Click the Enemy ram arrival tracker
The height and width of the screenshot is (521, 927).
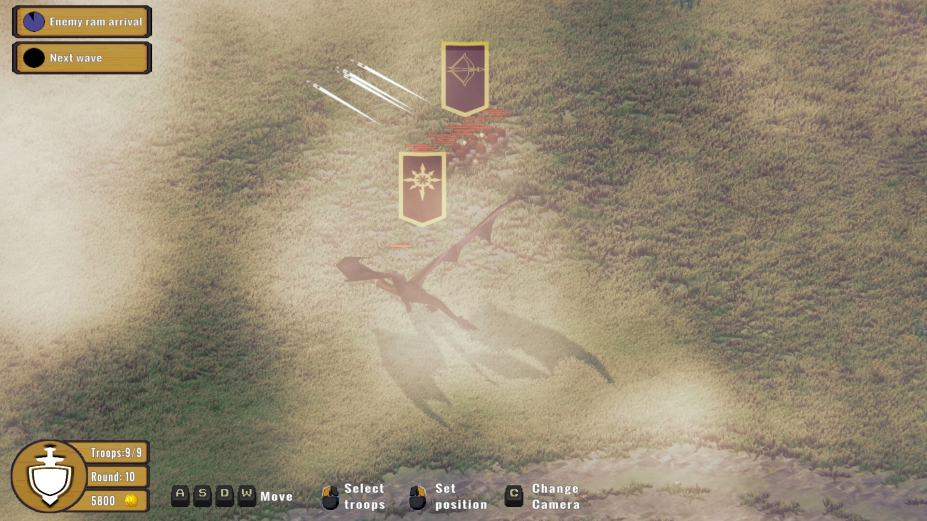82,21
